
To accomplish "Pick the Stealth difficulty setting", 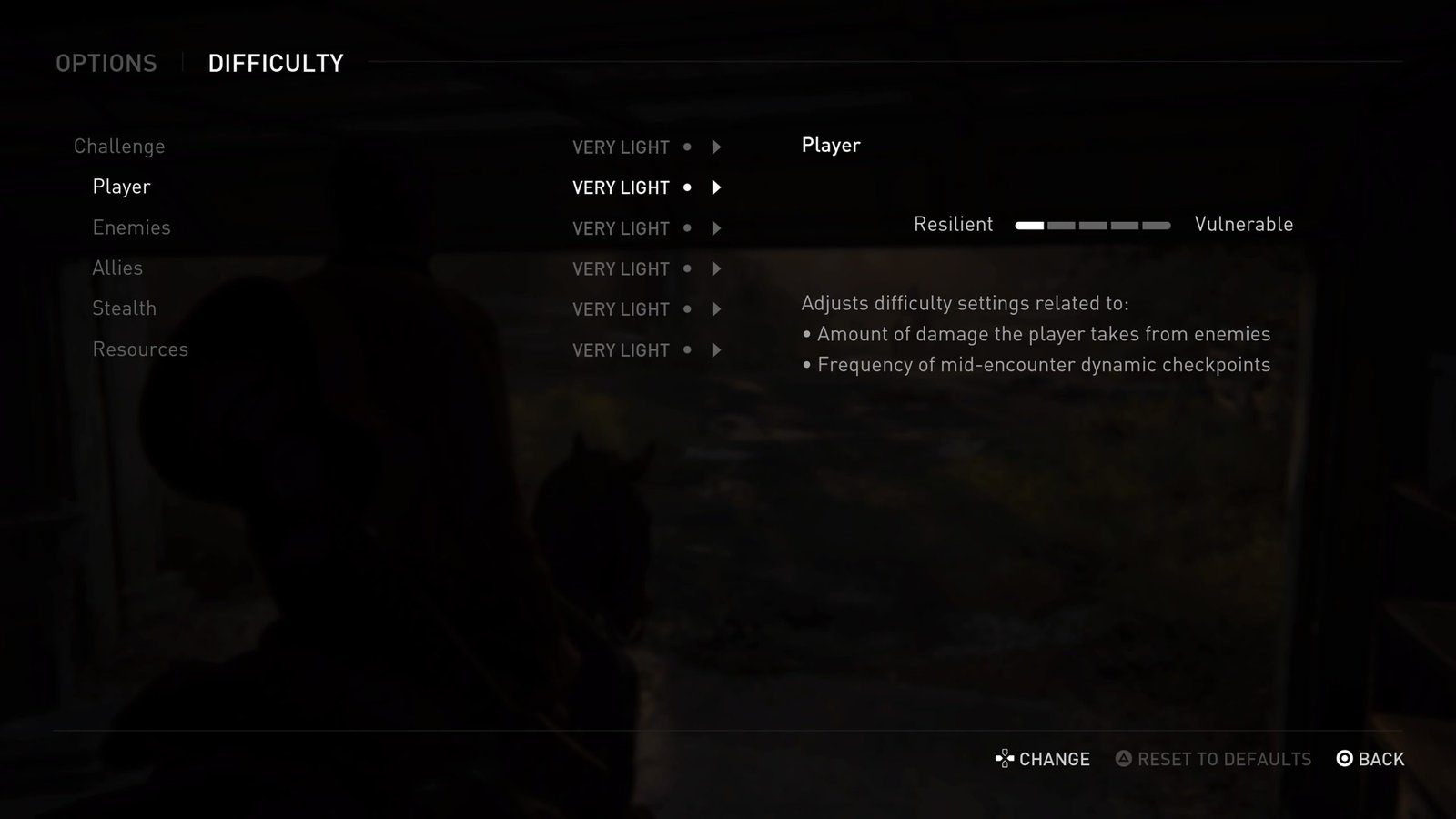I will [x=124, y=308].
